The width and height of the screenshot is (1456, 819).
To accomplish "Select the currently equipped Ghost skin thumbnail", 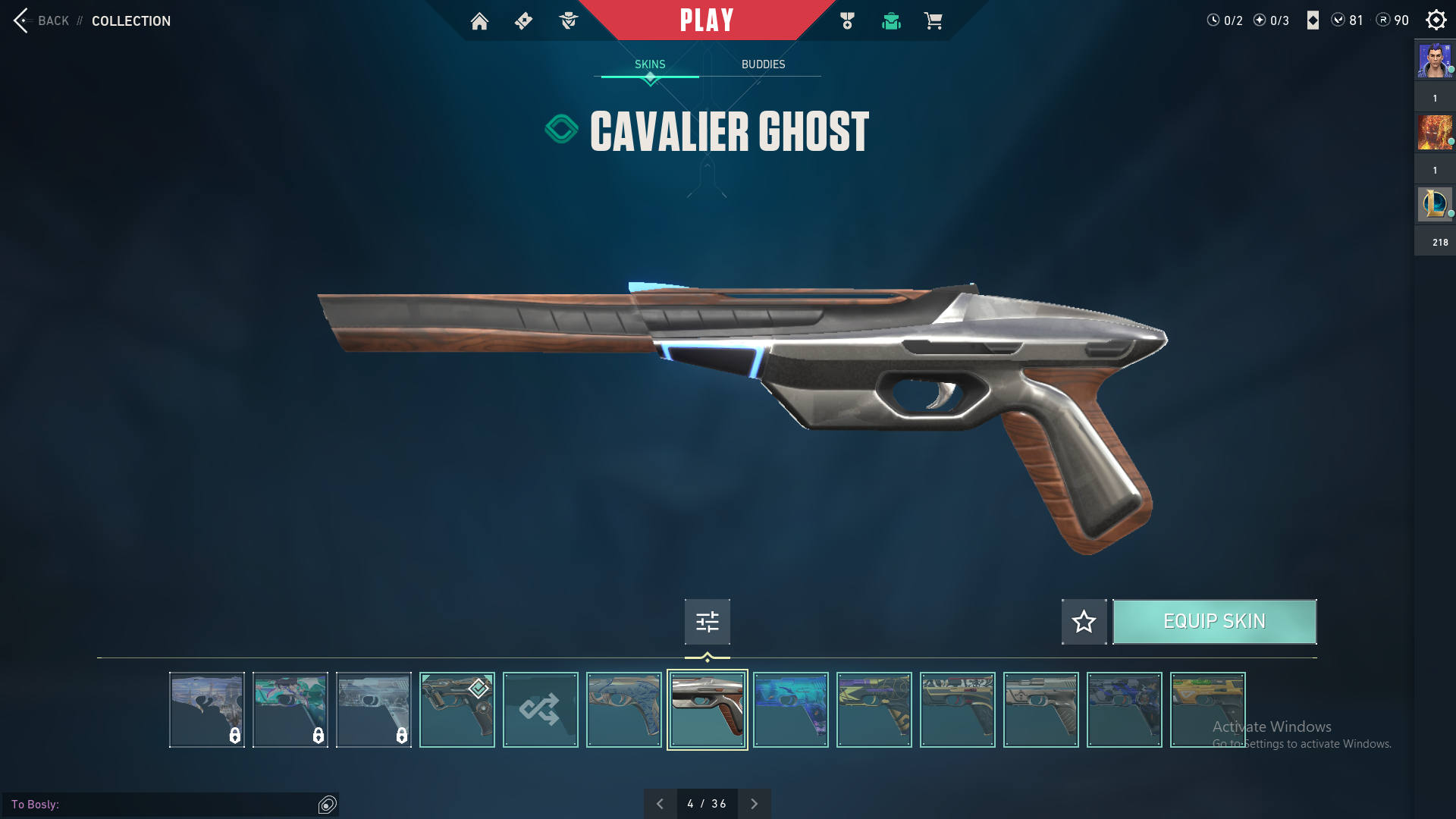I will click(457, 710).
